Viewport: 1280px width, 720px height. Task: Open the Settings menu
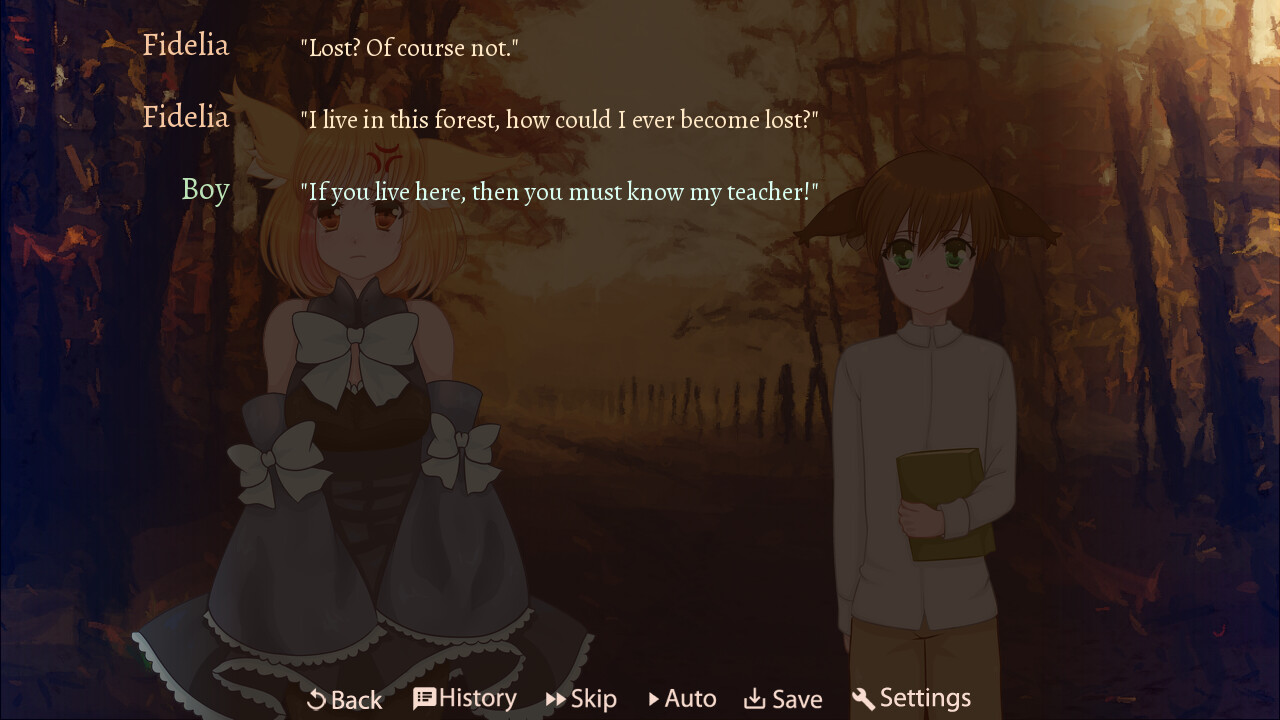pyautogui.click(x=911, y=698)
